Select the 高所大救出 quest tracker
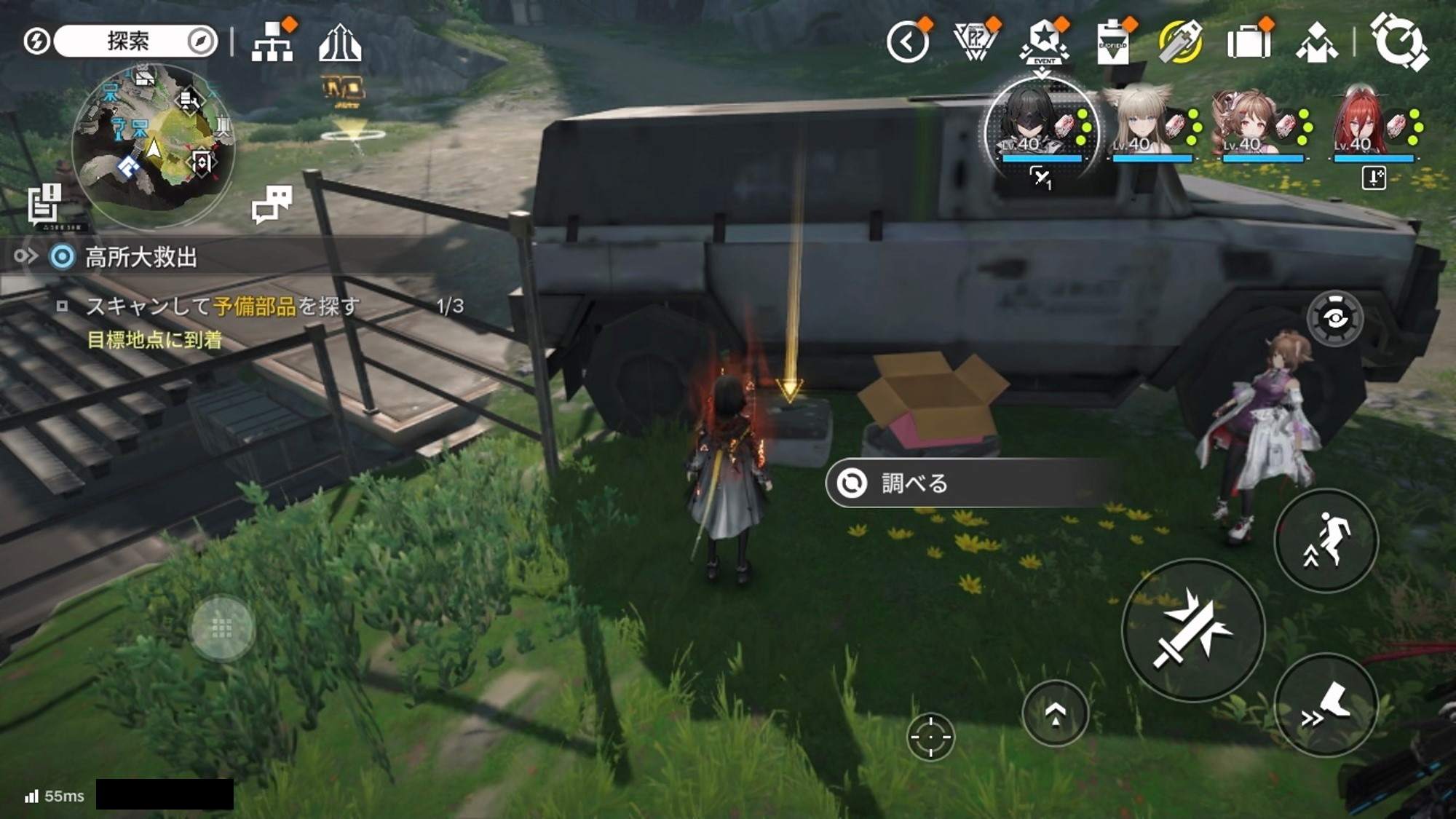 click(141, 257)
